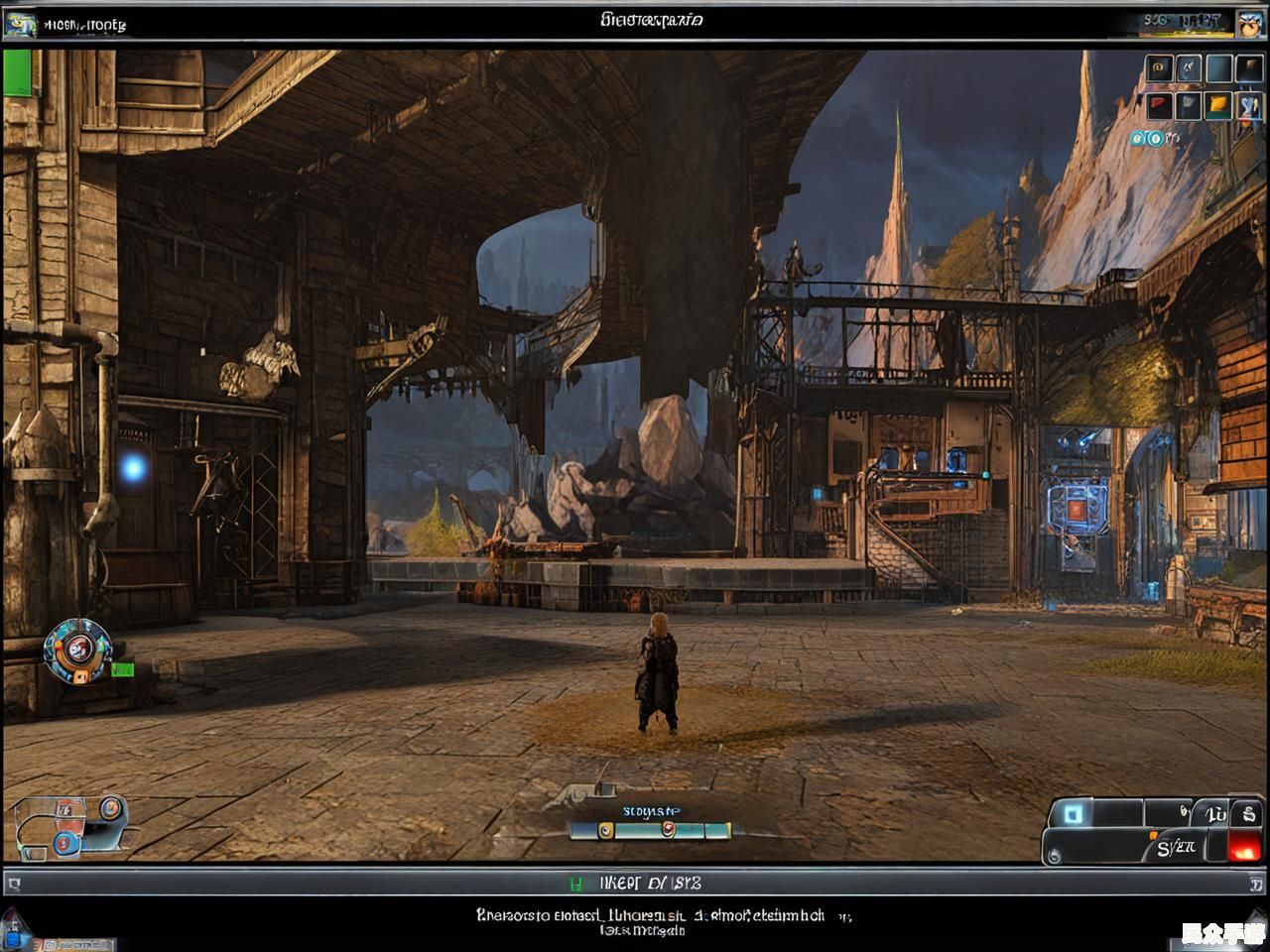Select the silver figure slot icon
1270x952 pixels.
(x=1189, y=68)
